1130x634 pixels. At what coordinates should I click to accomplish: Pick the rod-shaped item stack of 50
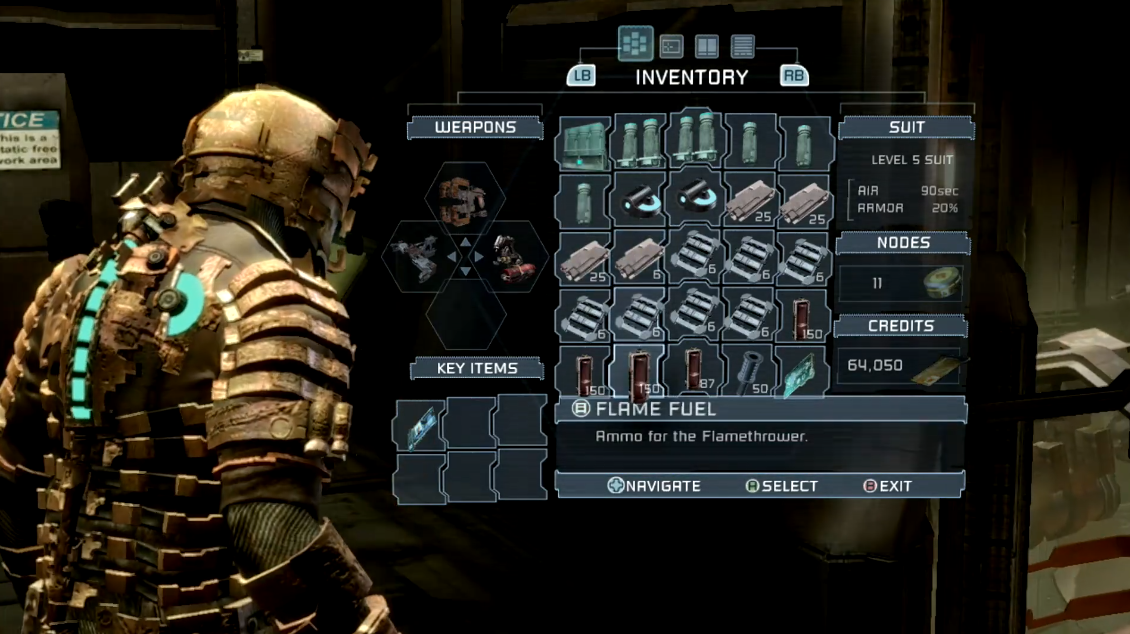[747, 372]
